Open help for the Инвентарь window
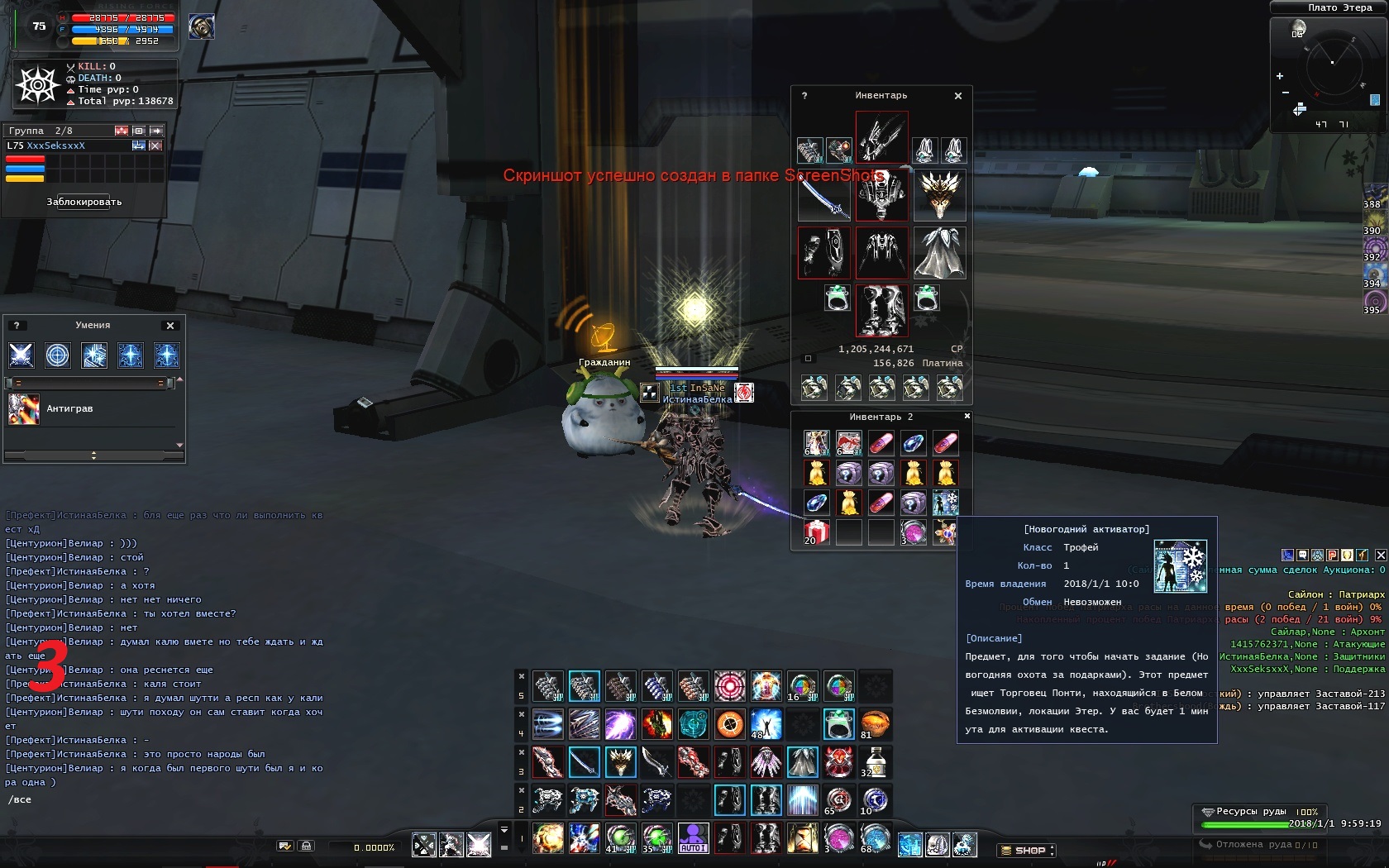Screen dimensions: 1389x868 [x=804, y=96]
